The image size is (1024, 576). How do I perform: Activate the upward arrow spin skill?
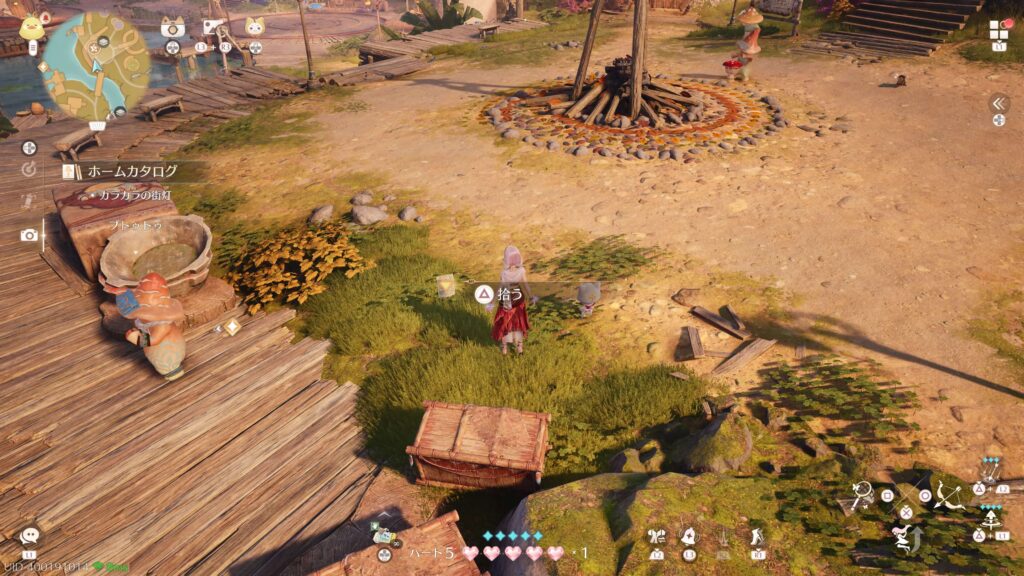[x=990, y=520]
